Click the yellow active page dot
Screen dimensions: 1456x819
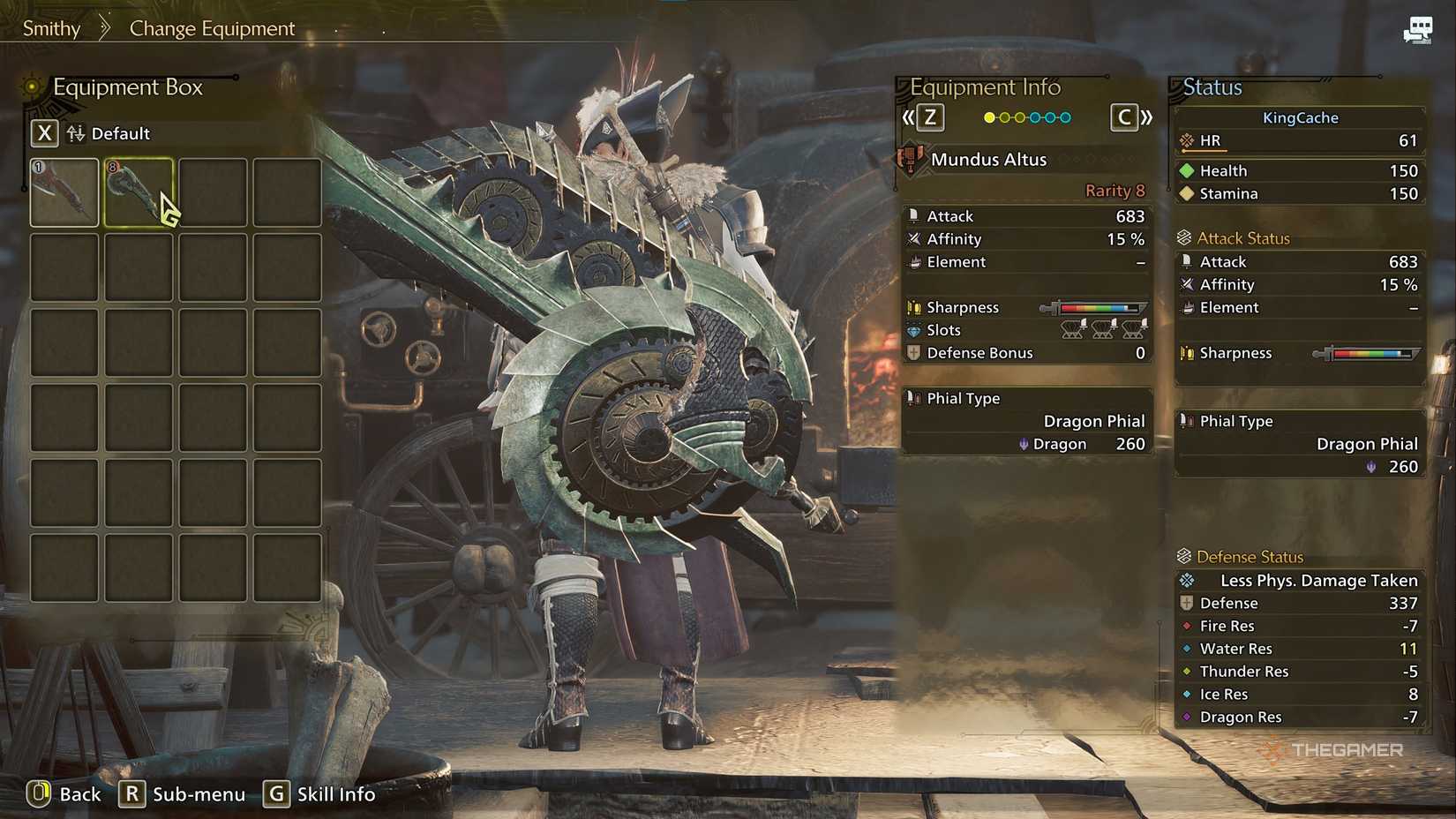click(990, 116)
